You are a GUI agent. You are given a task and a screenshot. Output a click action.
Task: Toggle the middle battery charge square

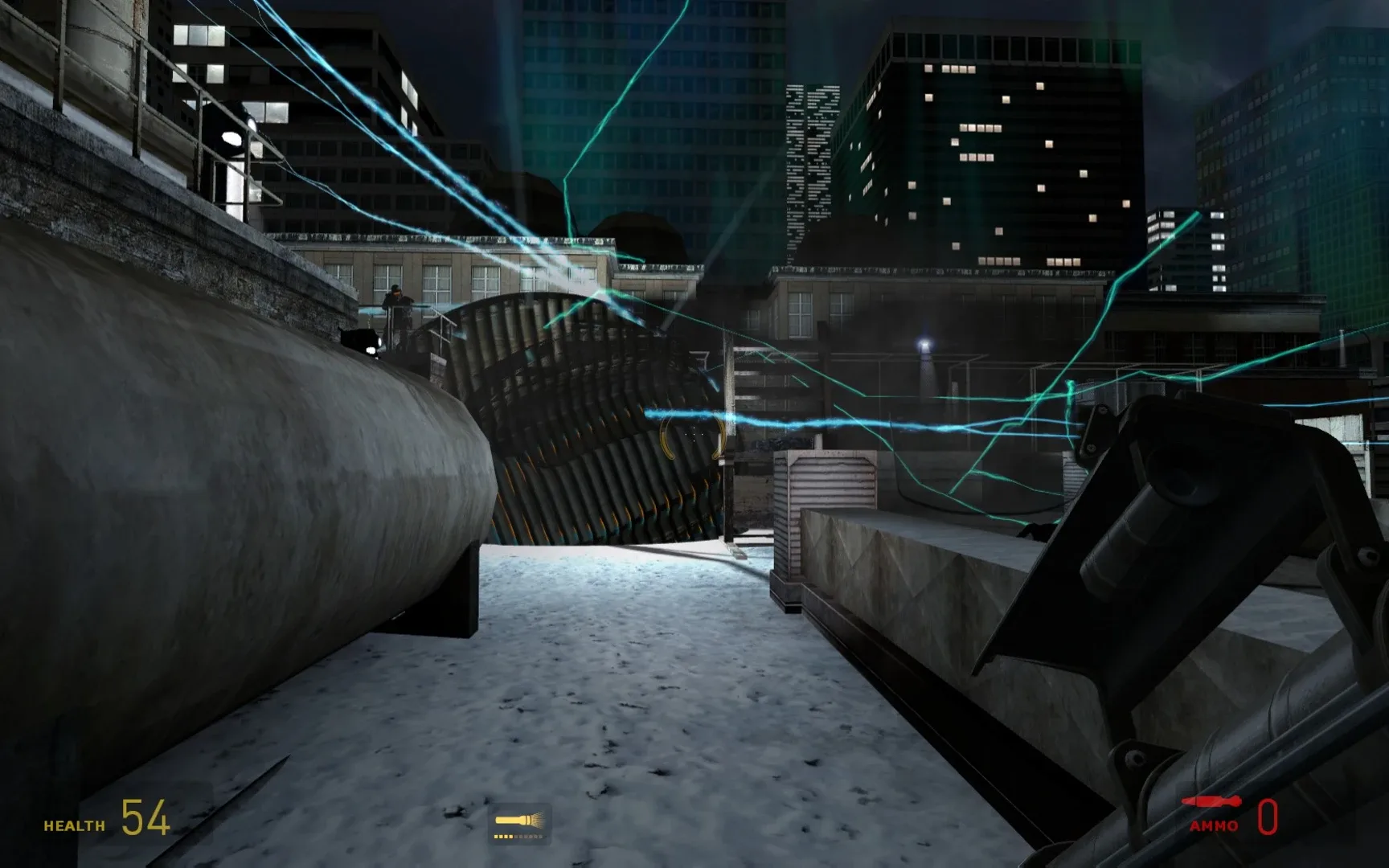tap(519, 837)
